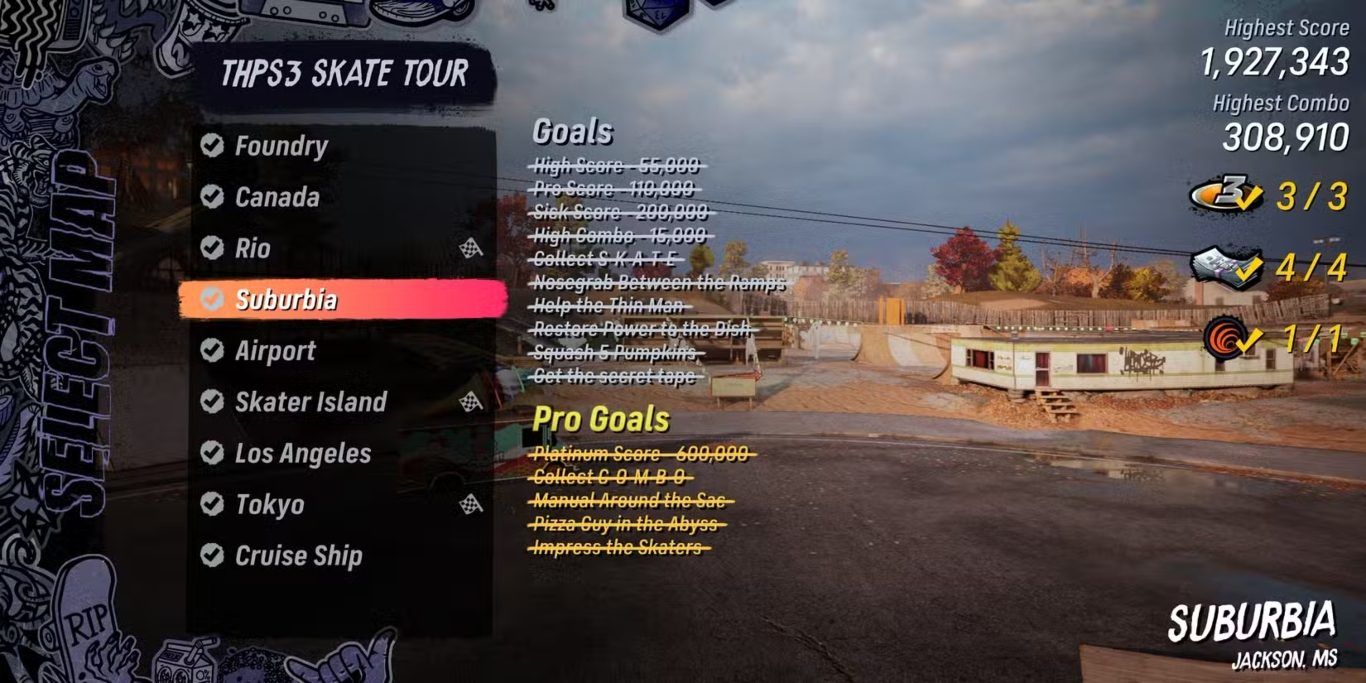Select the highlighted Suburbia map
Screen dimensions: 1366x683
pyautogui.click(x=286, y=299)
